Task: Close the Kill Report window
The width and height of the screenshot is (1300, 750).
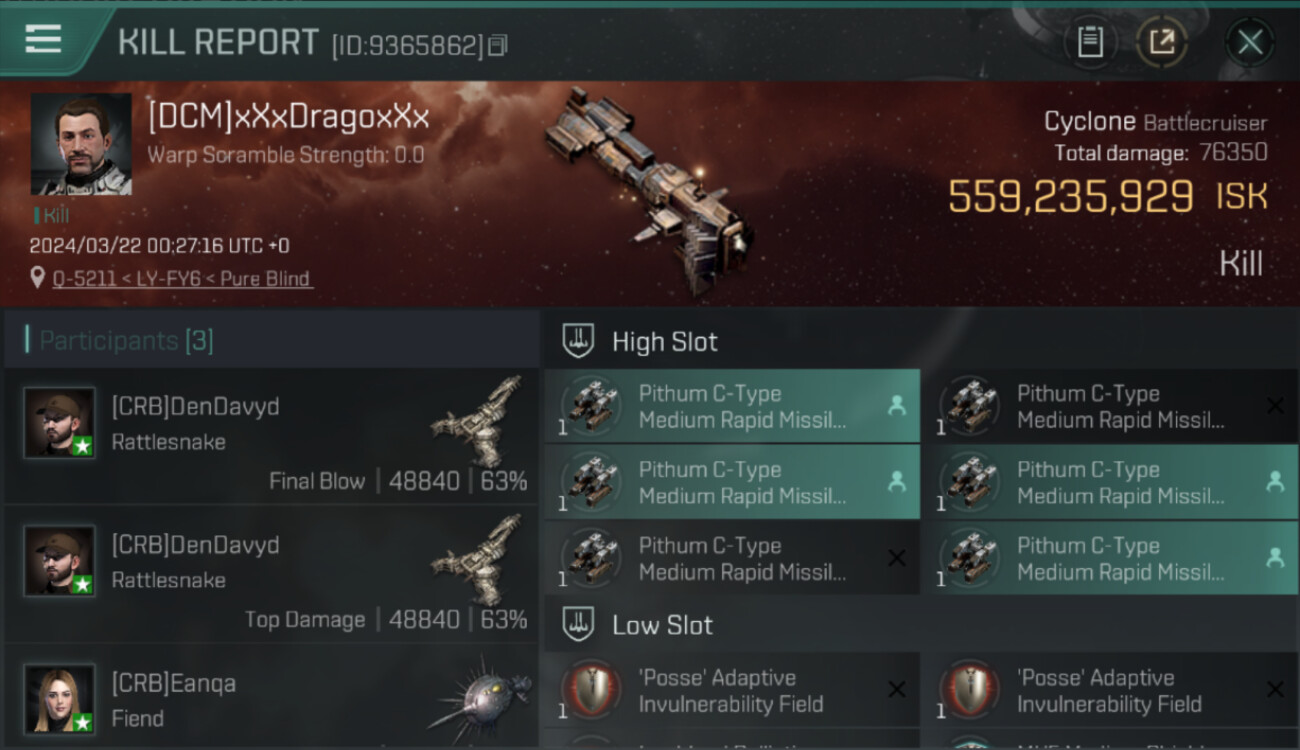Action: pos(1249,42)
